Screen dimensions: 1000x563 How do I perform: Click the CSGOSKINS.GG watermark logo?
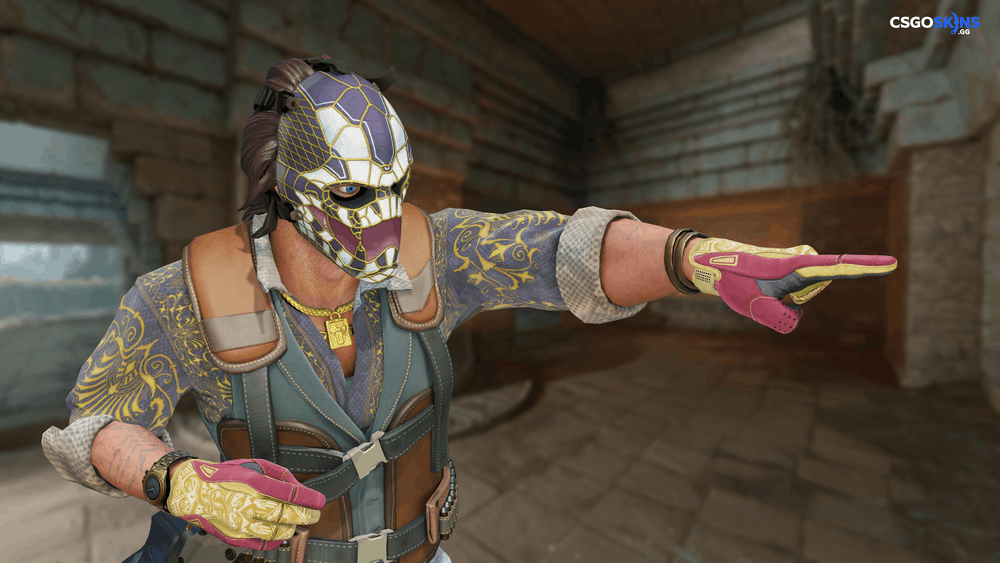pyautogui.click(x=935, y=23)
